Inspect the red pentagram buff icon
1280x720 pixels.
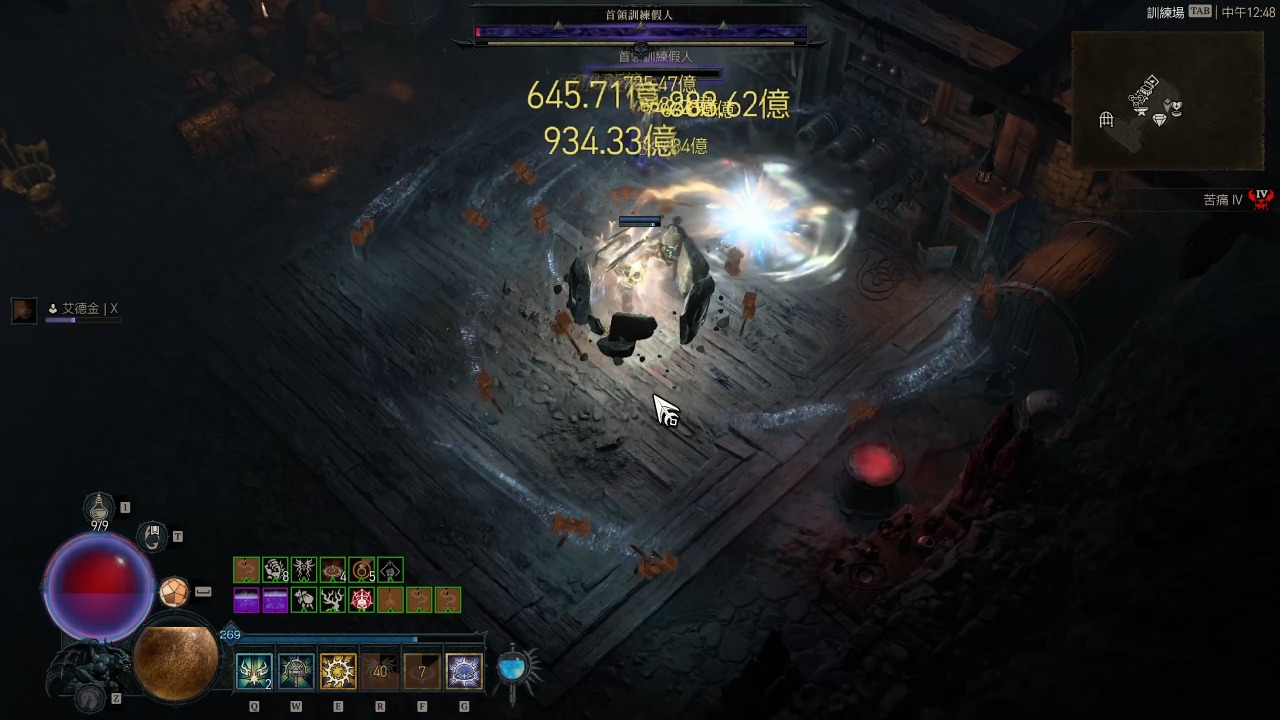[361, 600]
